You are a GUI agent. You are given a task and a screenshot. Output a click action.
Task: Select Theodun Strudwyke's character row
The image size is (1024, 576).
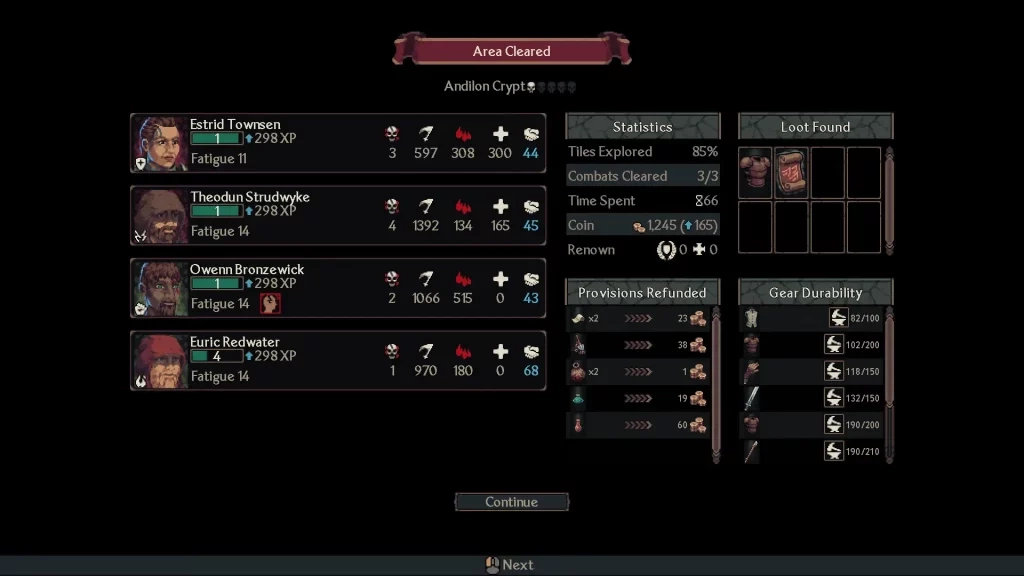point(337,215)
